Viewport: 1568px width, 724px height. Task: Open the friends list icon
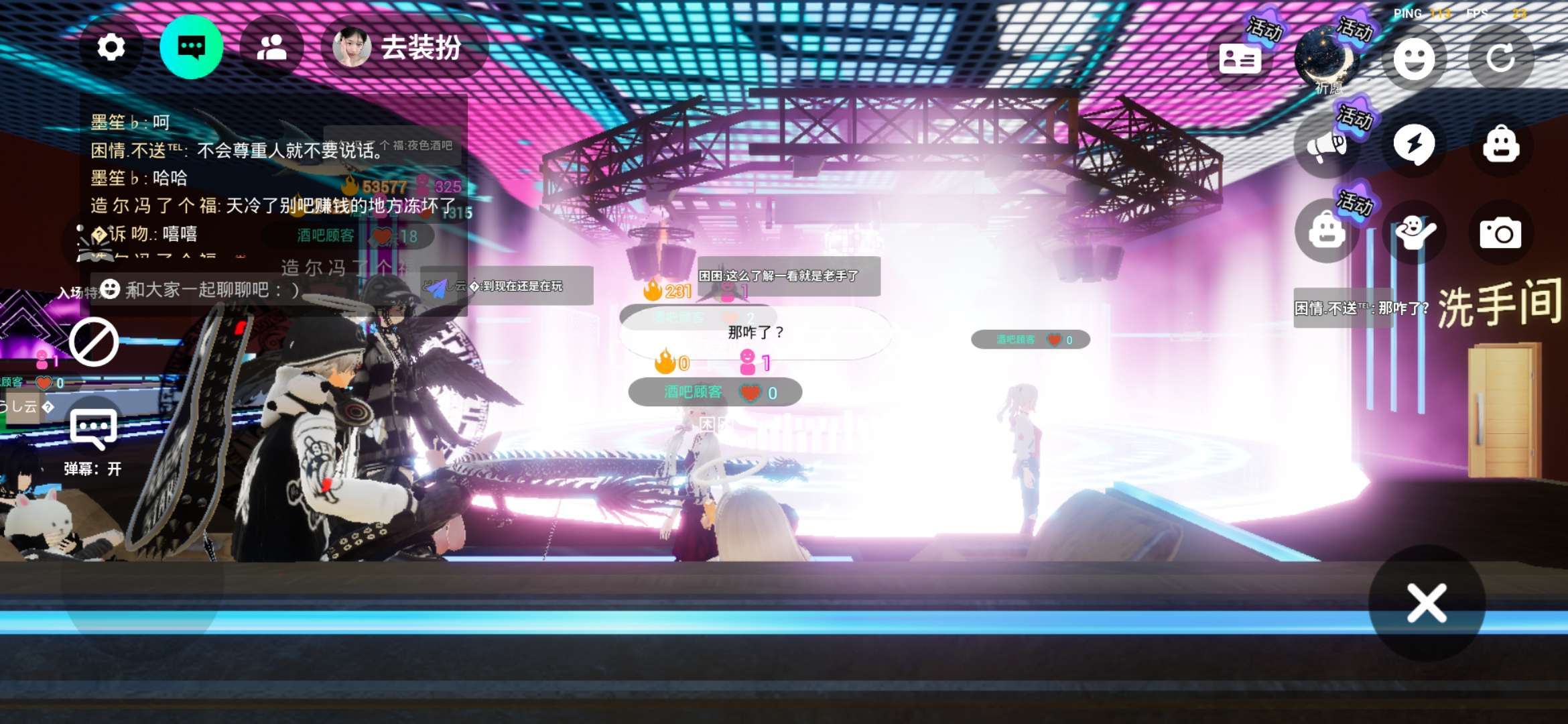[x=271, y=48]
